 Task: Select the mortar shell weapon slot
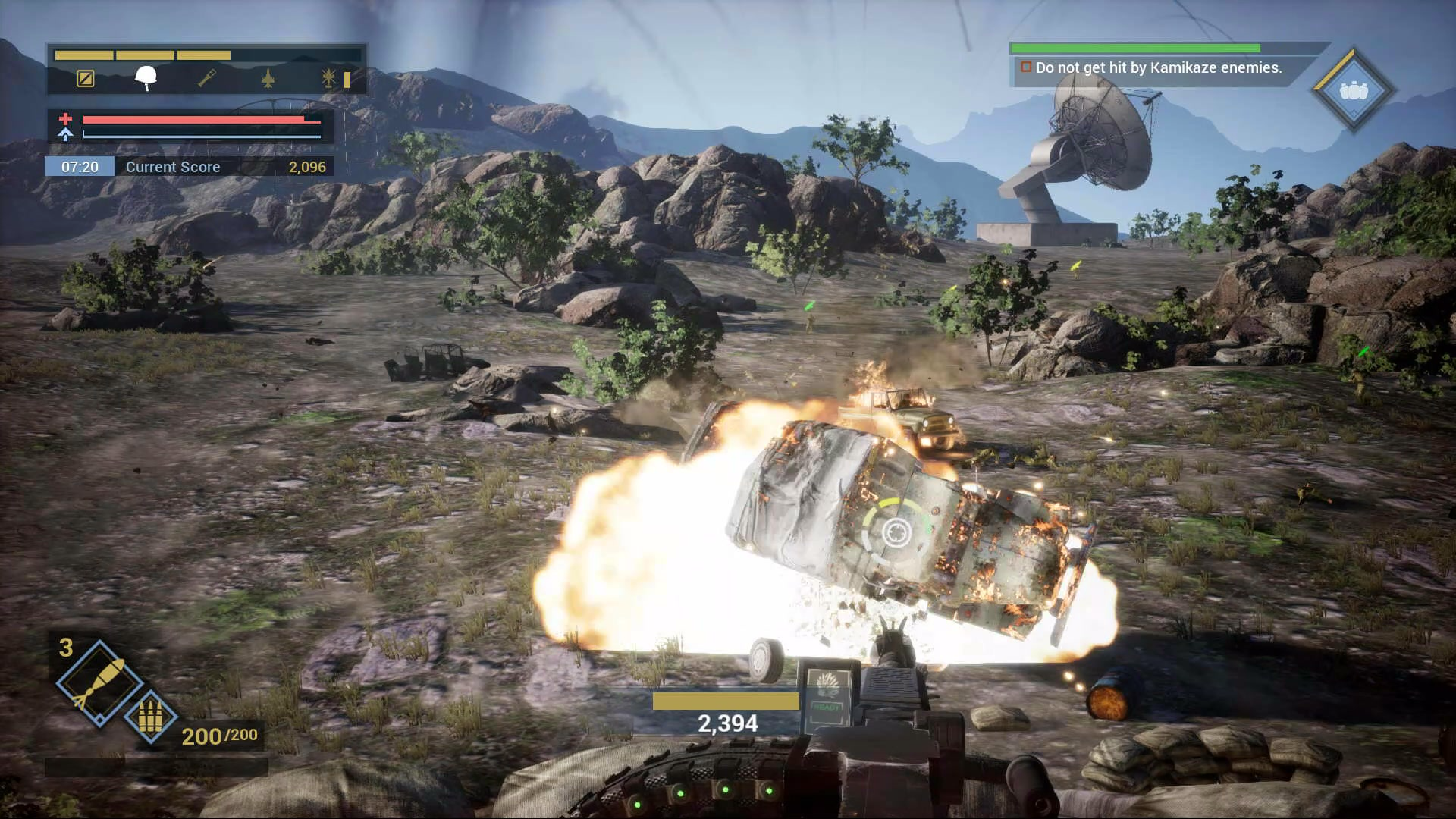coord(99,682)
